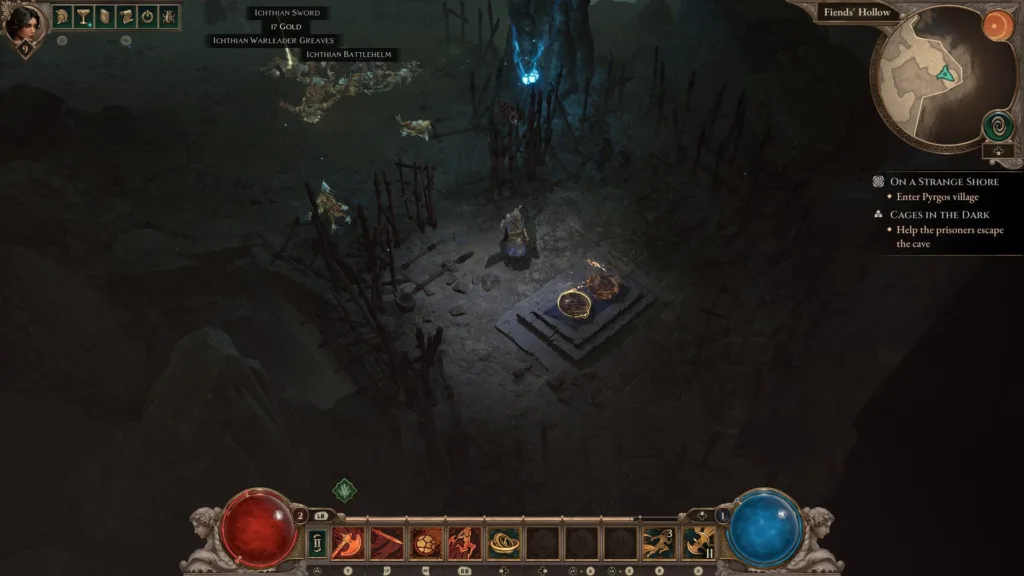This screenshot has width=1024, height=576.
Task: Activate the axe swing skill
Action: tap(347, 543)
